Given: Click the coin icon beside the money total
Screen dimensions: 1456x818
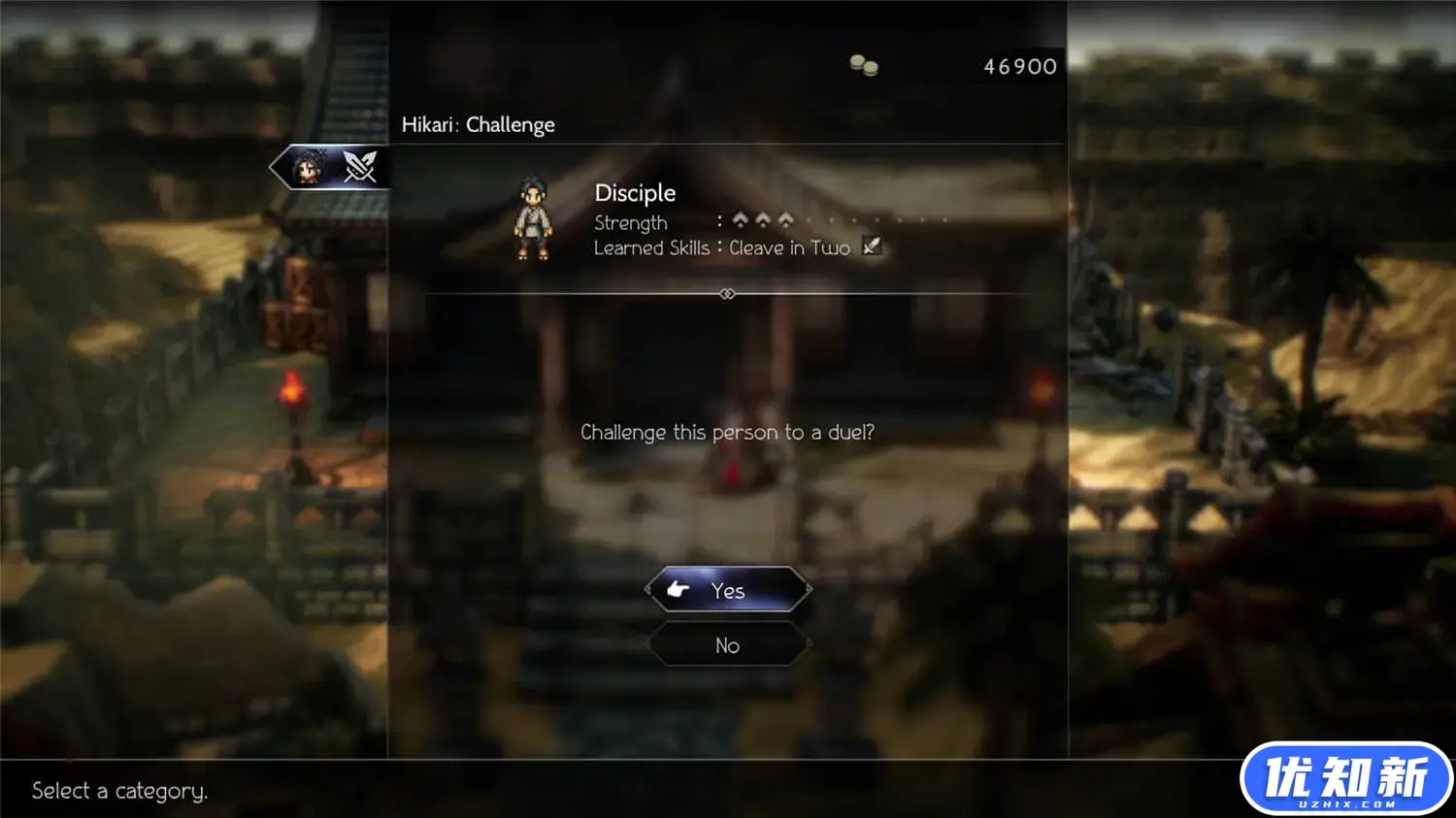Looking at the screenshot, I should pos(862,66).
